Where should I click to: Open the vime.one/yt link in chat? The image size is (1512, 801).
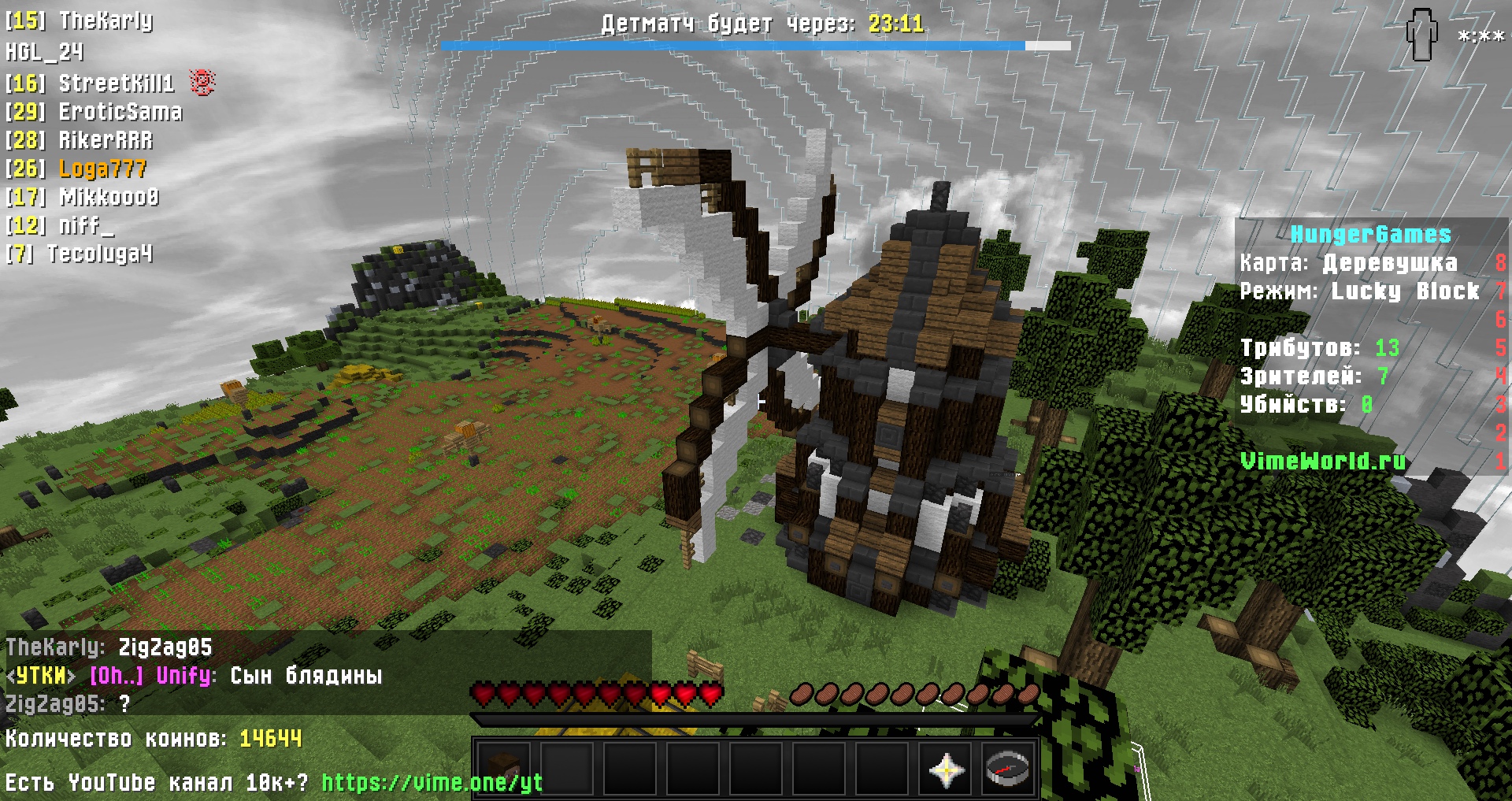432,782
